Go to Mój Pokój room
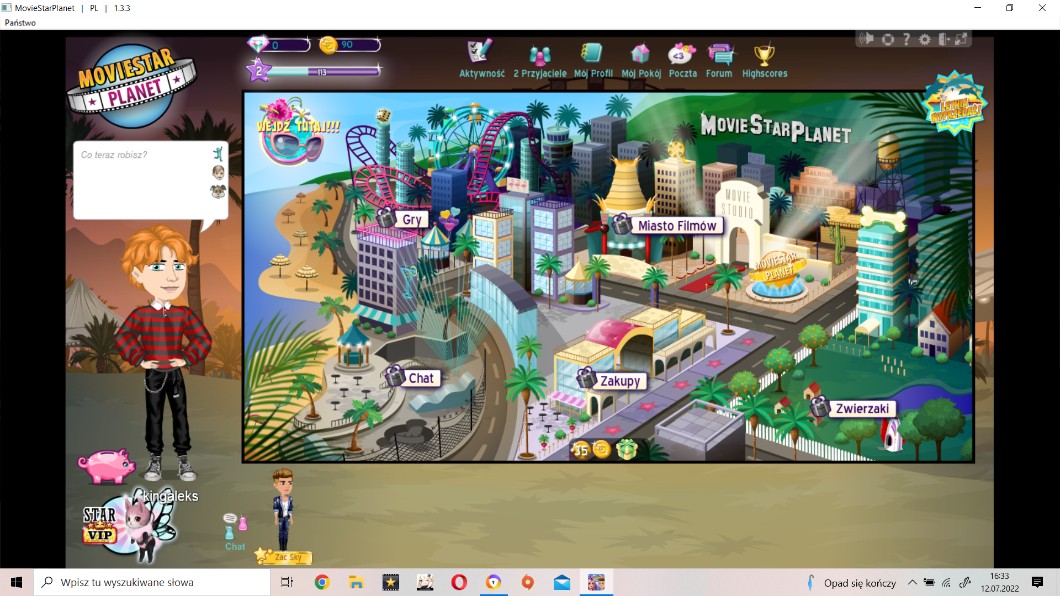This screenshot has width=1060, height=596. click(641, 56)
